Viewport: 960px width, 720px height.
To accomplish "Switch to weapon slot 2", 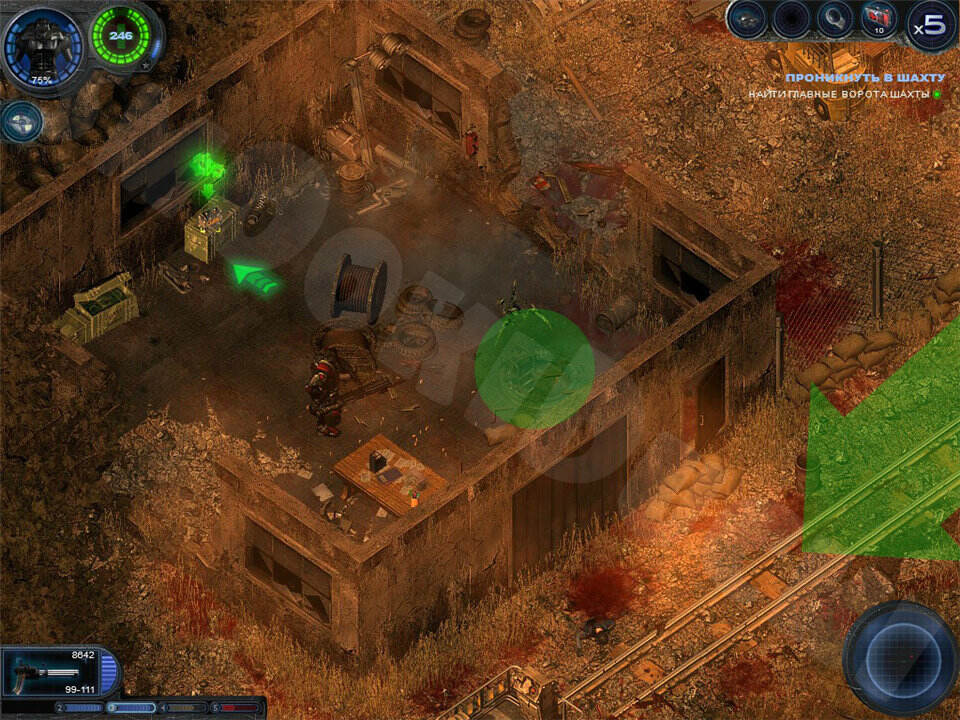I will [83, 708].
